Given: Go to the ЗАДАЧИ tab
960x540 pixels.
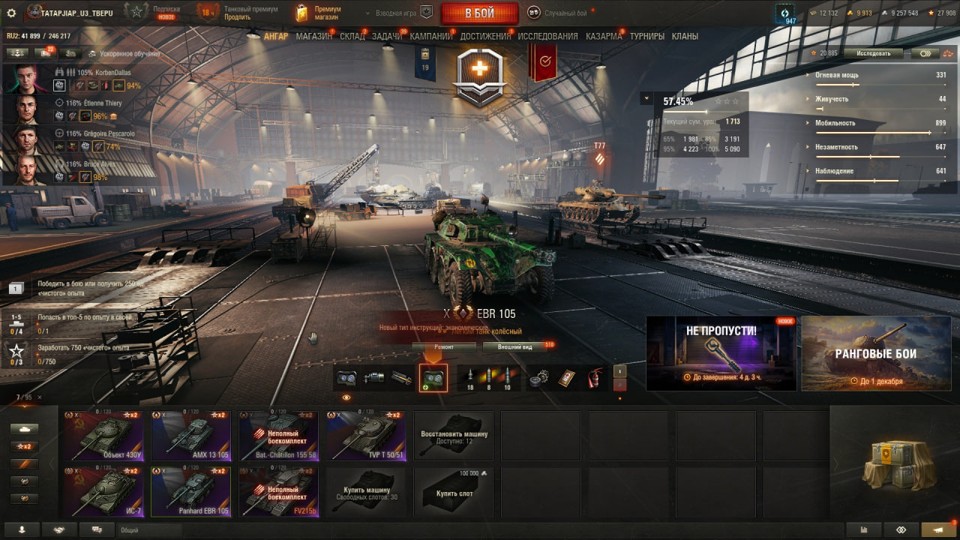Looking at the screenshot, I should pyautogui.click(x=389, y=36).
